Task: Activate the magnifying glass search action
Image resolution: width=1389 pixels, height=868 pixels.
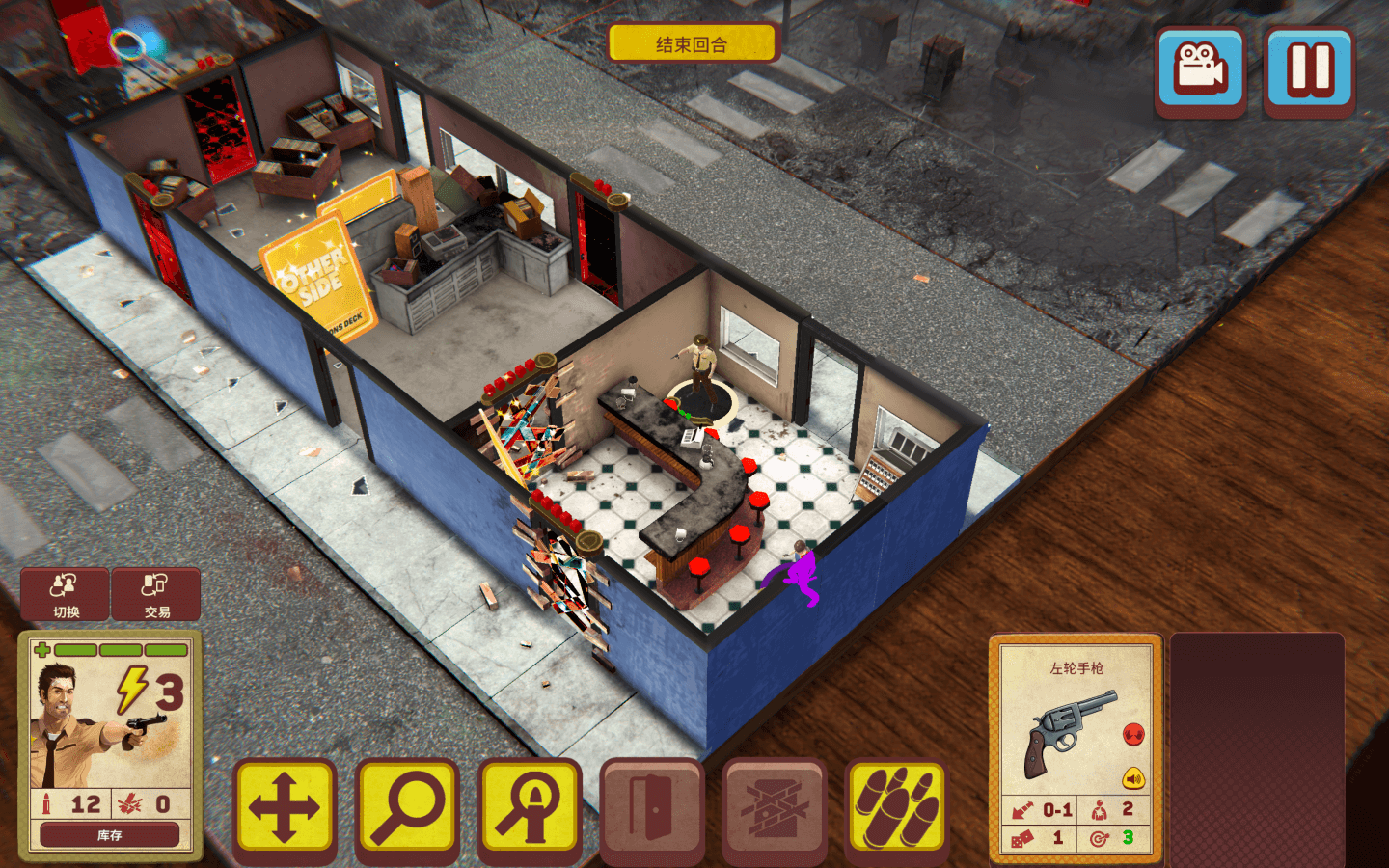Action: tap(407, 808)
